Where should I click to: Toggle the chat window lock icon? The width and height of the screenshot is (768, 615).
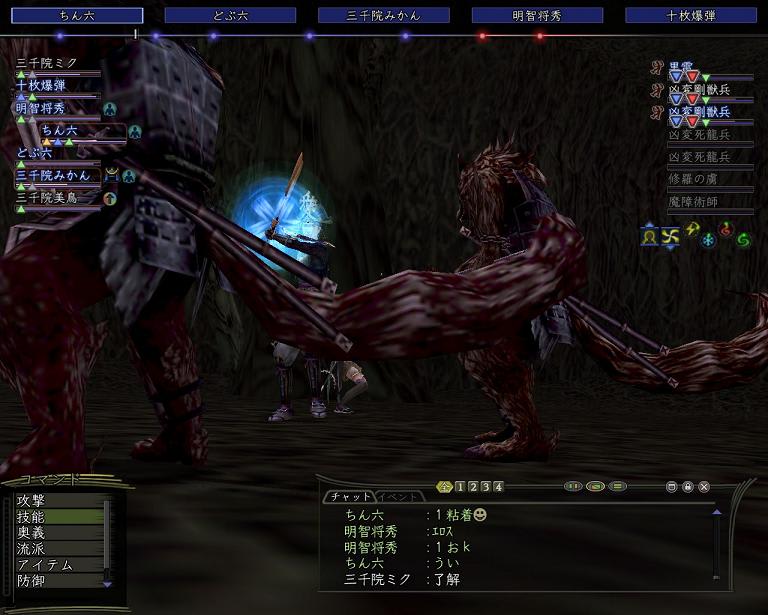688,487
